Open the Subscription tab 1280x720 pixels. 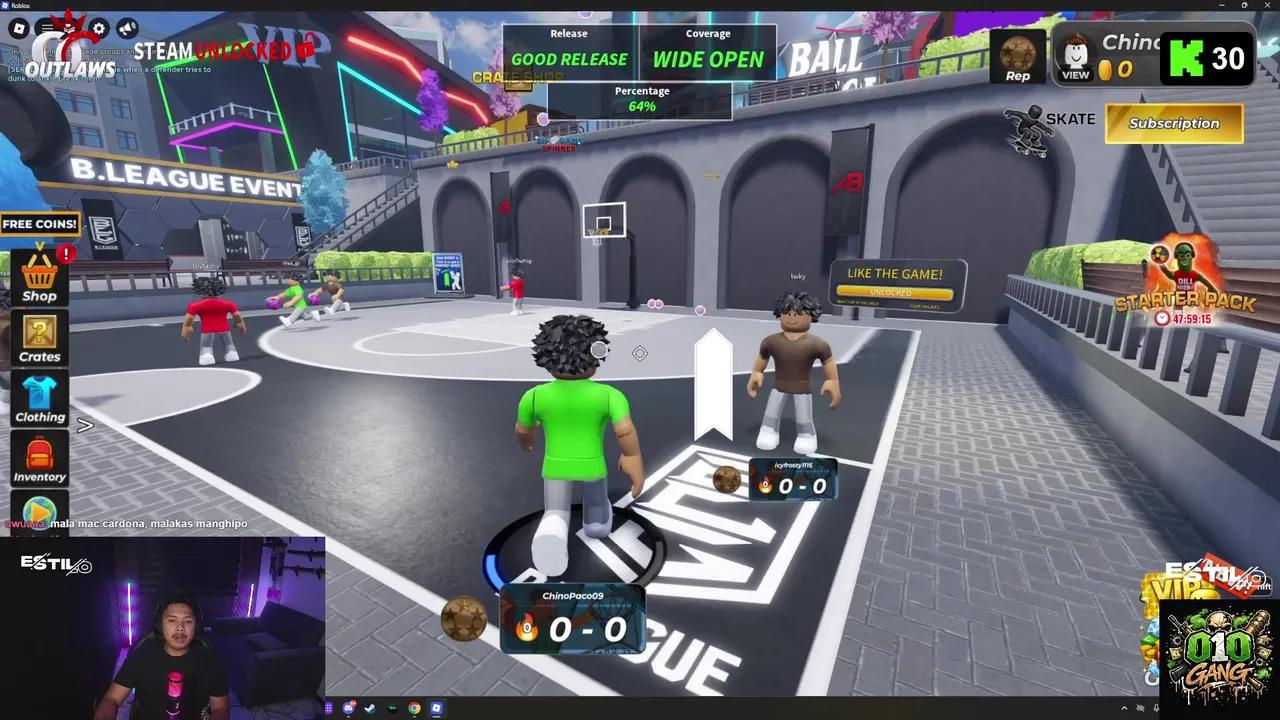pyautogui.click(x=1173, y=123)
